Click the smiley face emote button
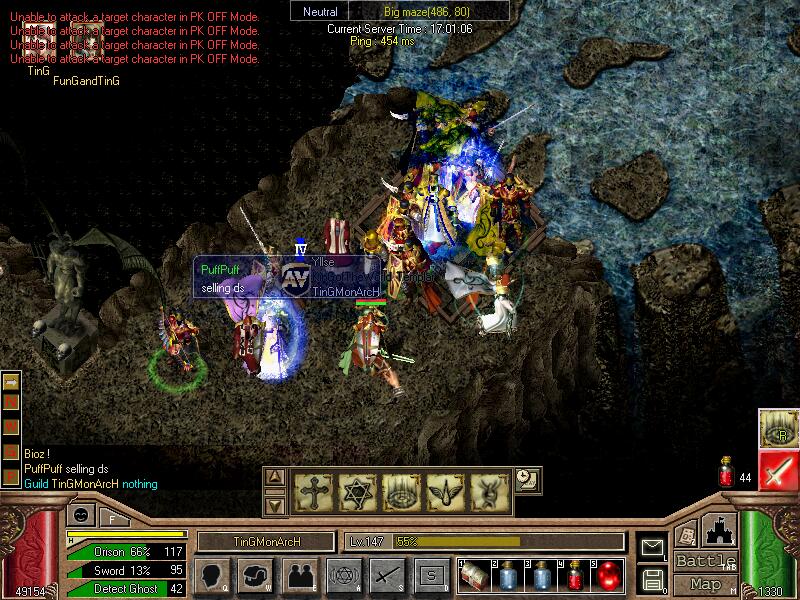The width and height of the screenshot is (800, 600). (79, 517)
